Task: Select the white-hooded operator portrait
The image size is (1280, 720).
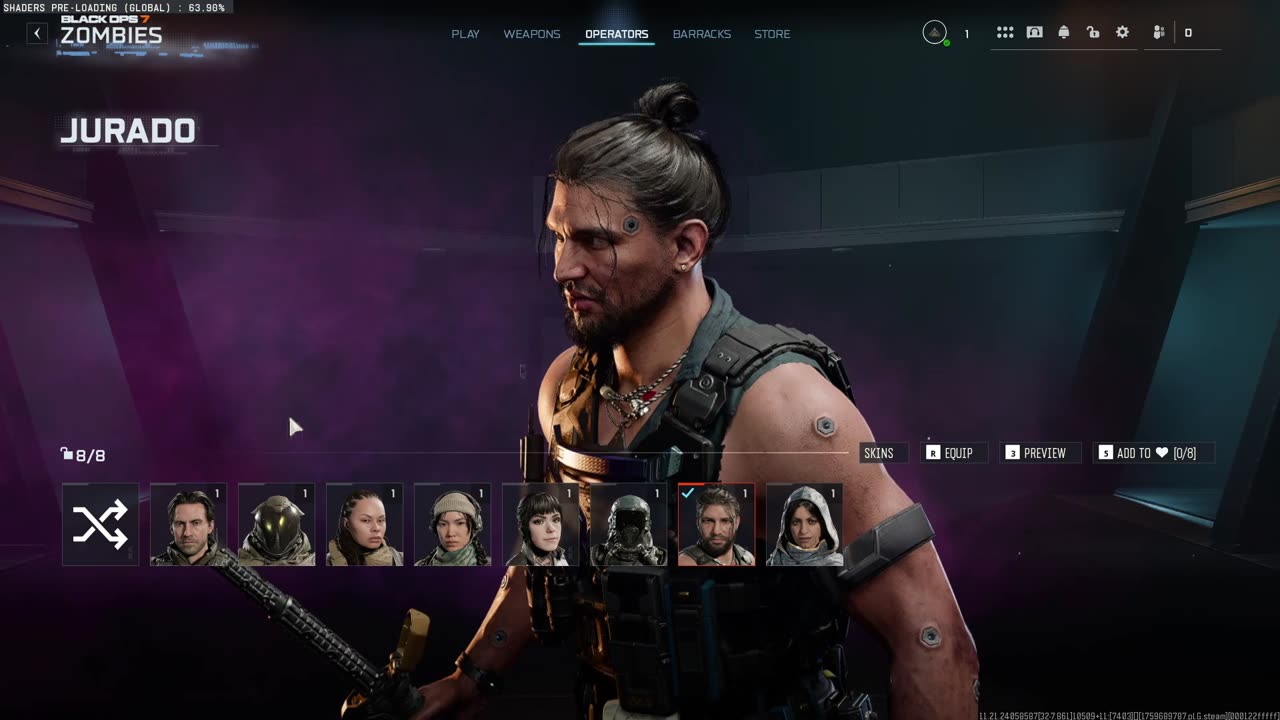Action: point(804,525)
